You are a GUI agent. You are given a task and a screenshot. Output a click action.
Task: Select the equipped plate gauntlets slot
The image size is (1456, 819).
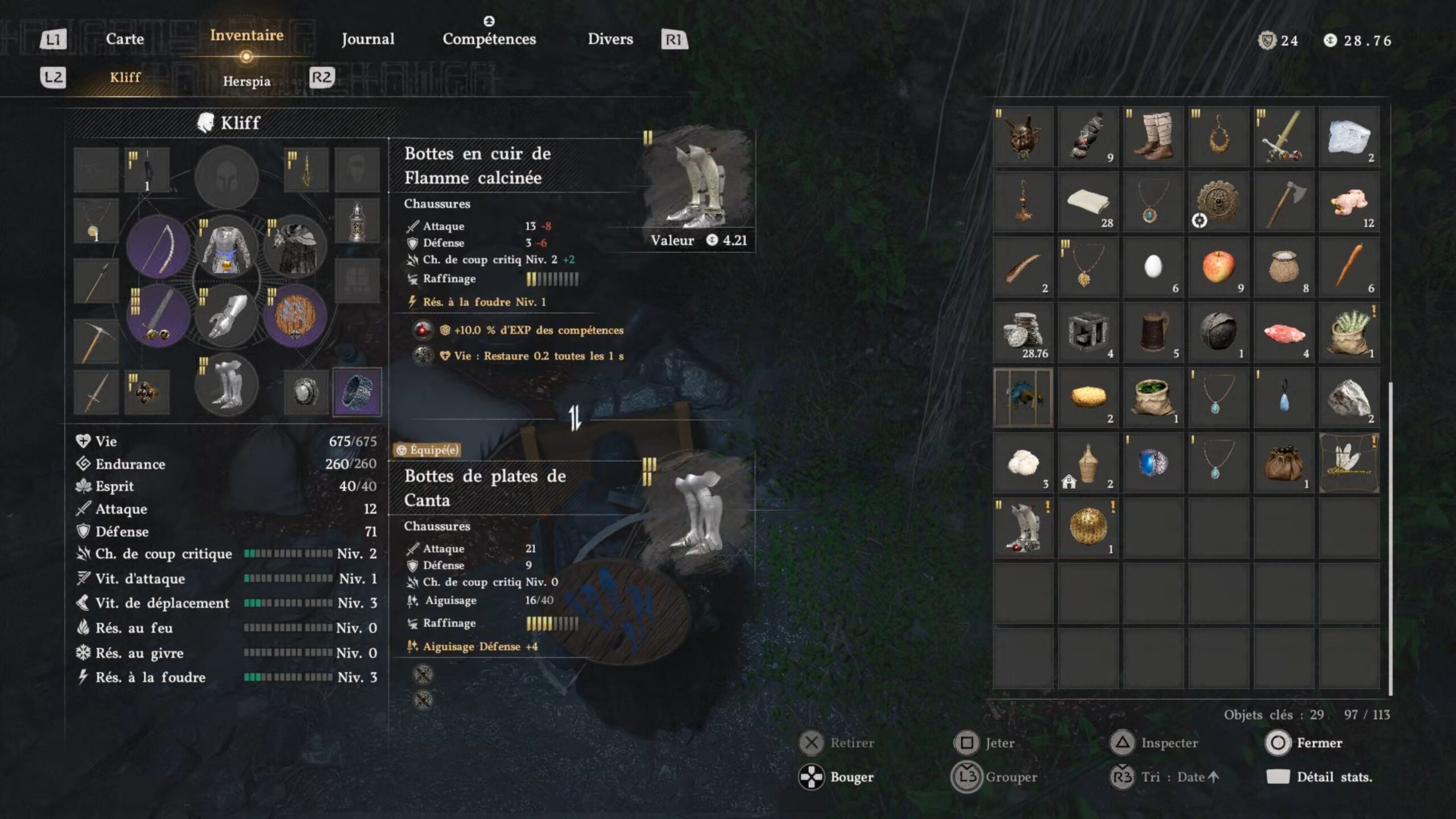(x=226, y=317)
